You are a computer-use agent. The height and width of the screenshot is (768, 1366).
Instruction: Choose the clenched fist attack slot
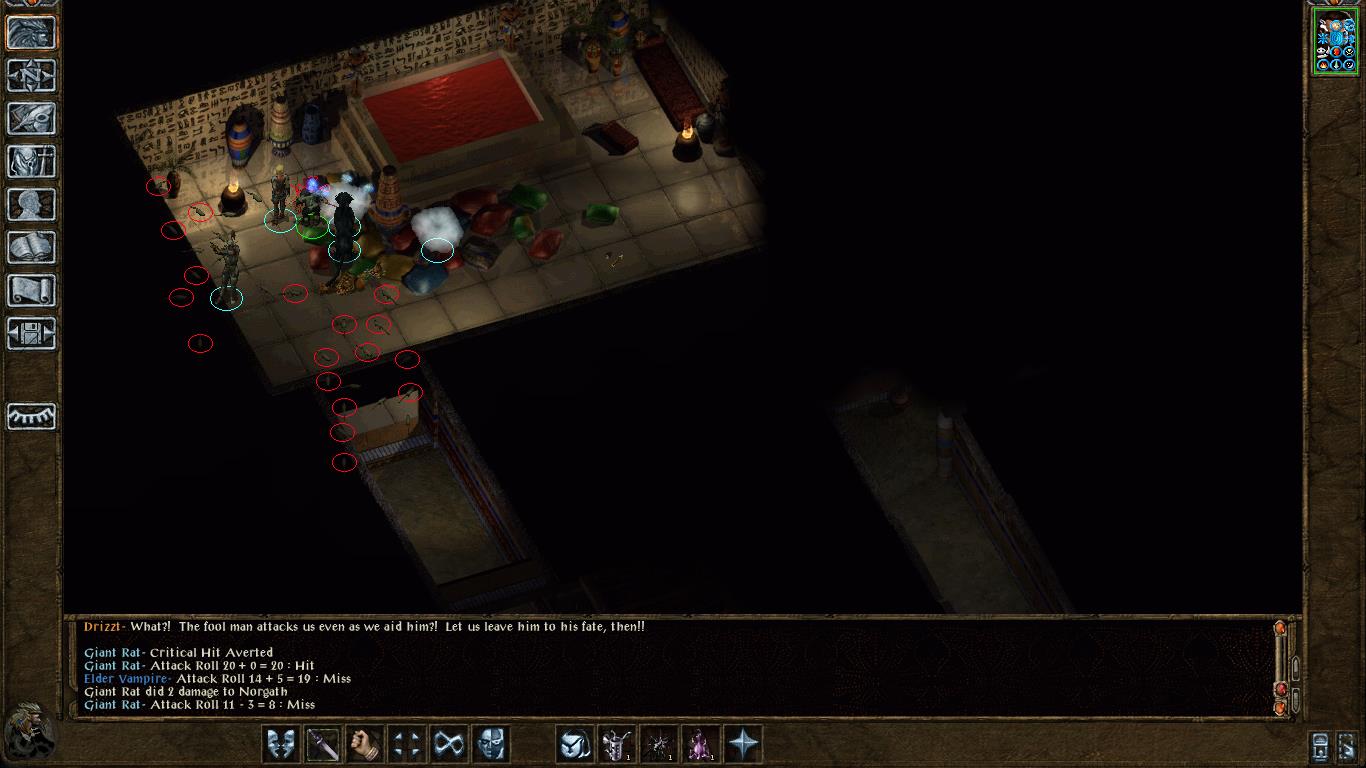(x=365, y=744)
